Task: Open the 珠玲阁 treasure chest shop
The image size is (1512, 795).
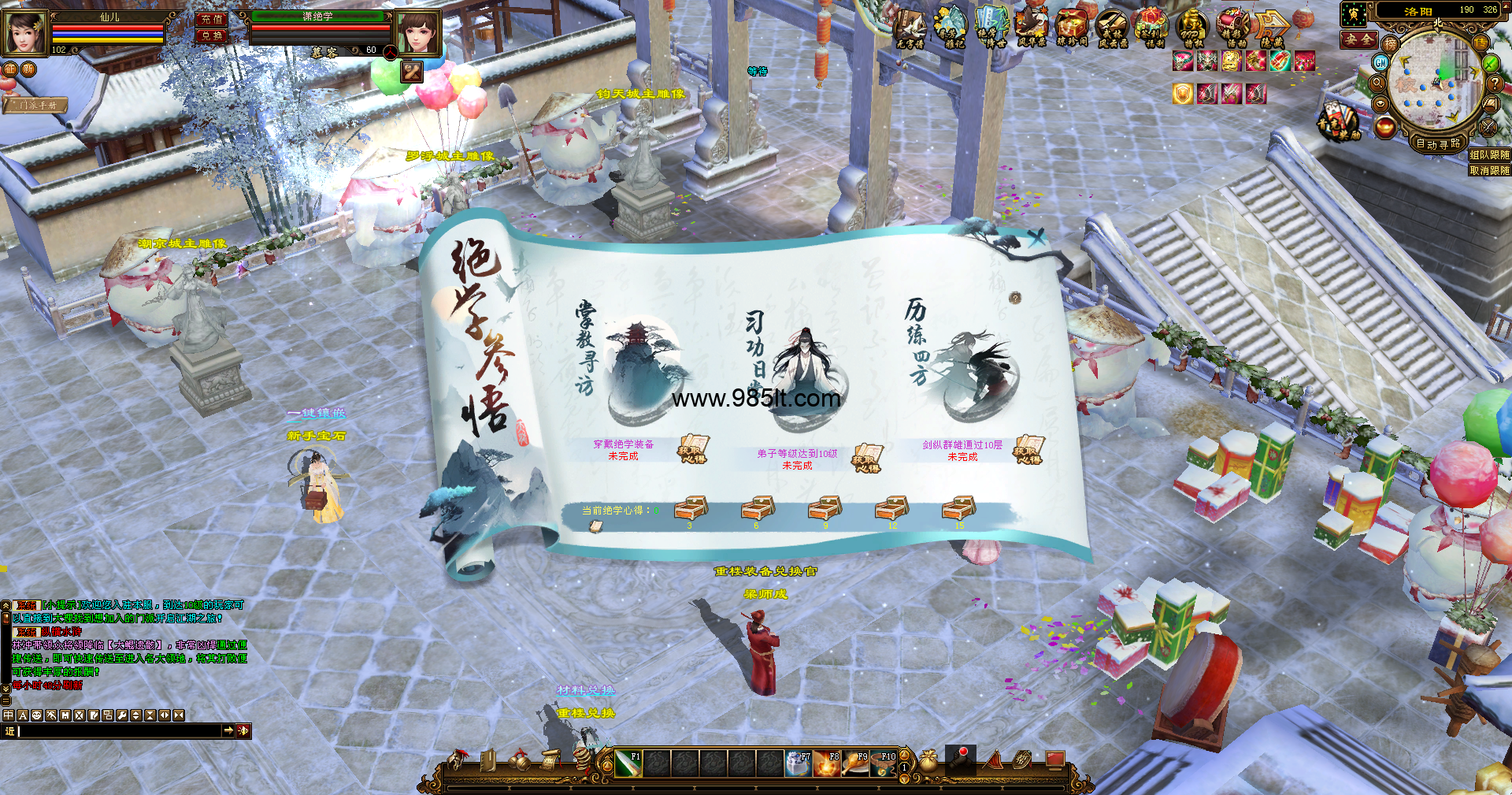Action: tap(1071, 29)
